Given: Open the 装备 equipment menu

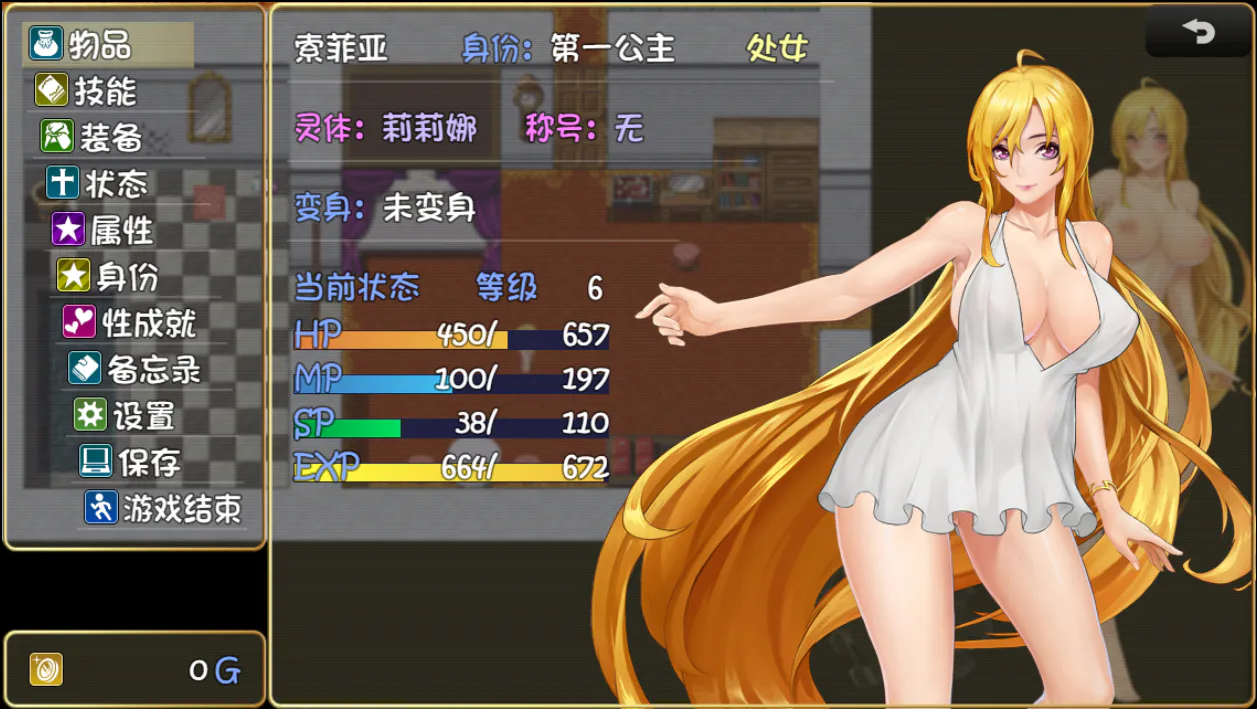Looking at the screenshot, I should point(110,137).
